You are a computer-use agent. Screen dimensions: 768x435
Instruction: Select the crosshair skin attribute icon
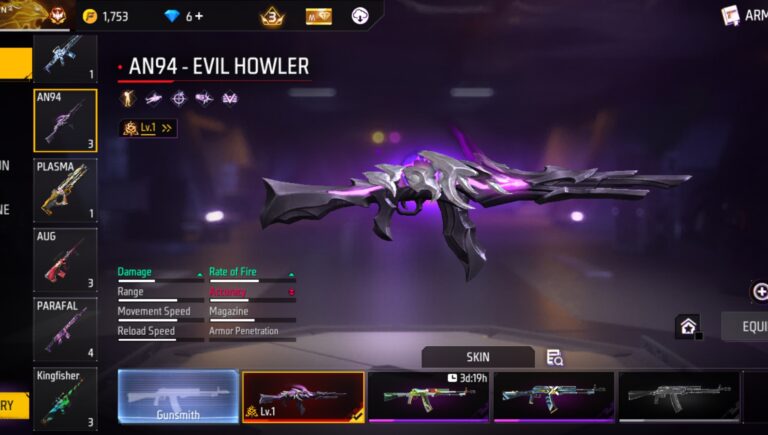[x=179, y=98]
